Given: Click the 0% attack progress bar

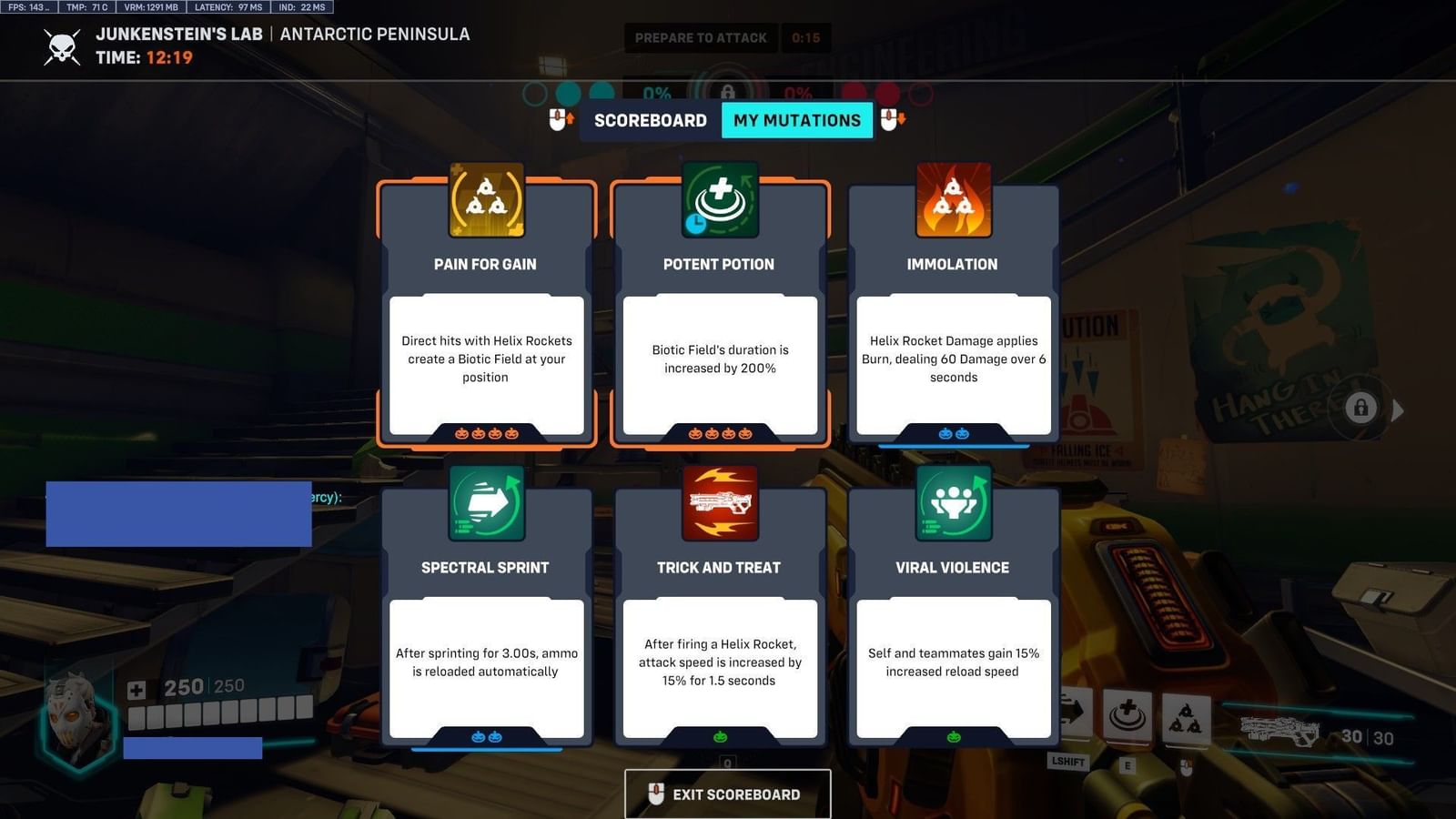Looking at the screenshot, I should click(657, 94).
